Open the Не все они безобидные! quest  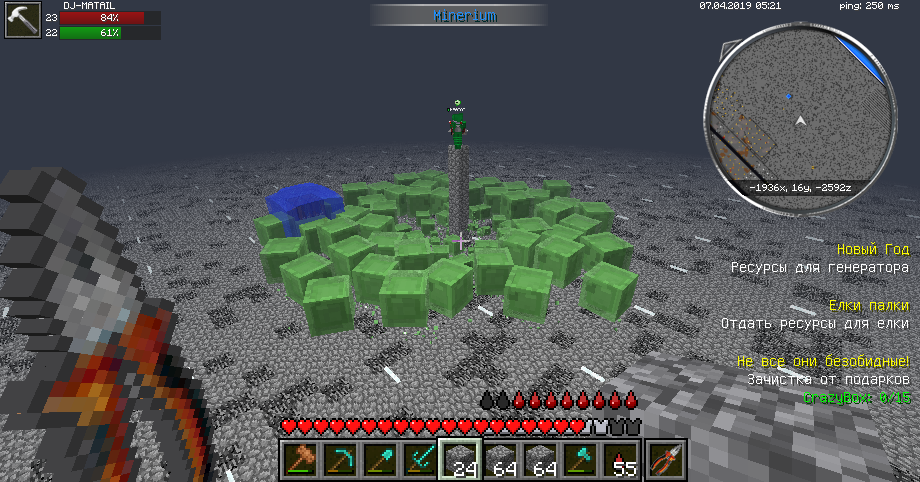(x=823, y=360)
